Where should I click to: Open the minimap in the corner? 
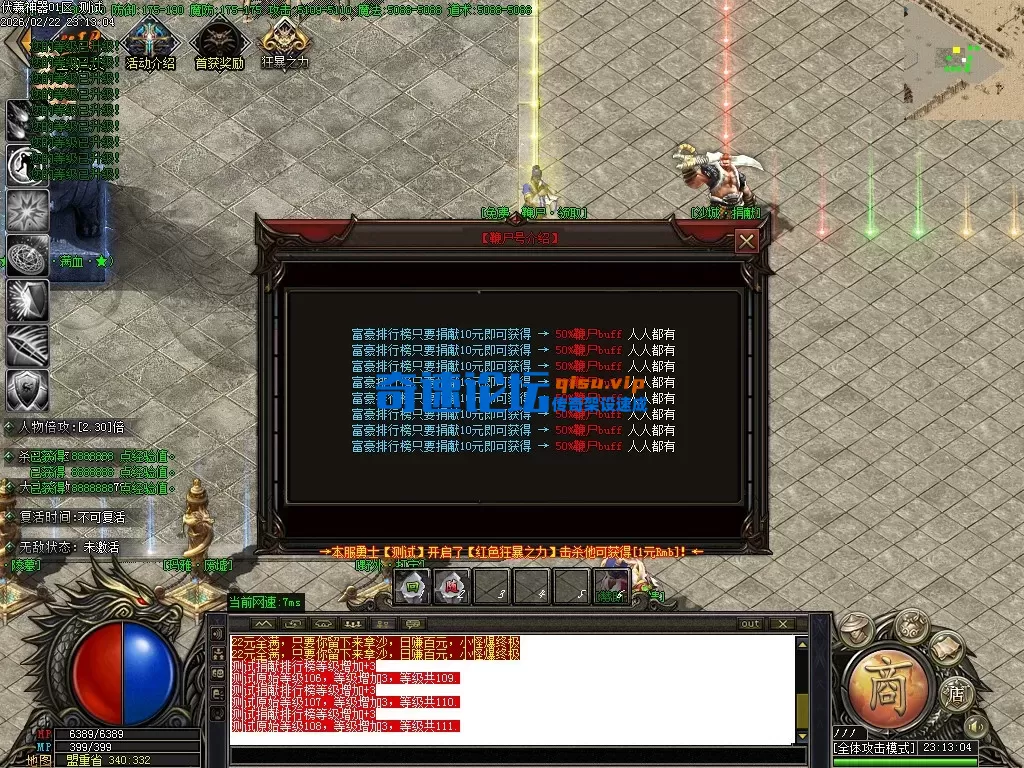point(963,58)
